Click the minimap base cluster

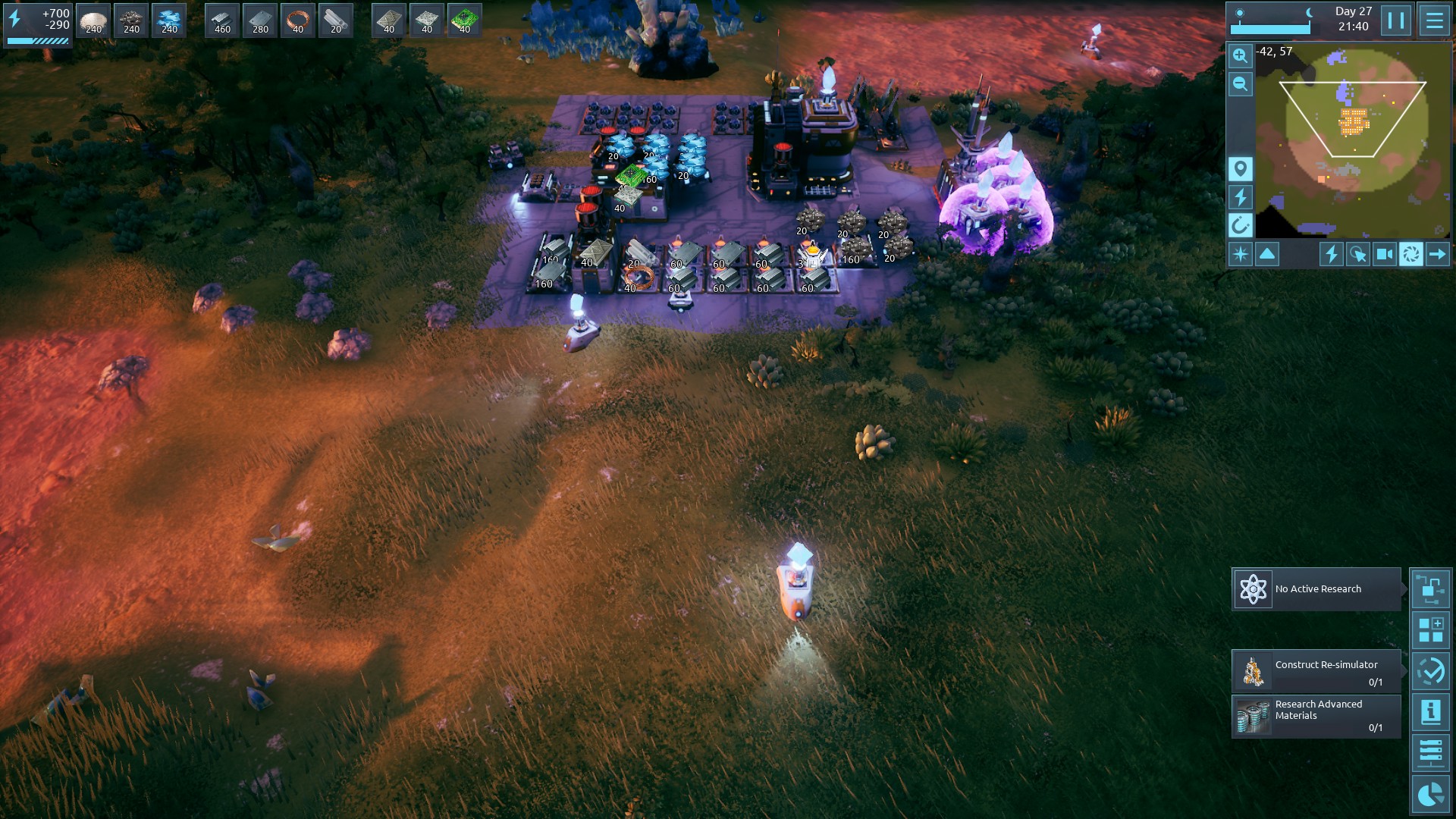point(1354,121)
